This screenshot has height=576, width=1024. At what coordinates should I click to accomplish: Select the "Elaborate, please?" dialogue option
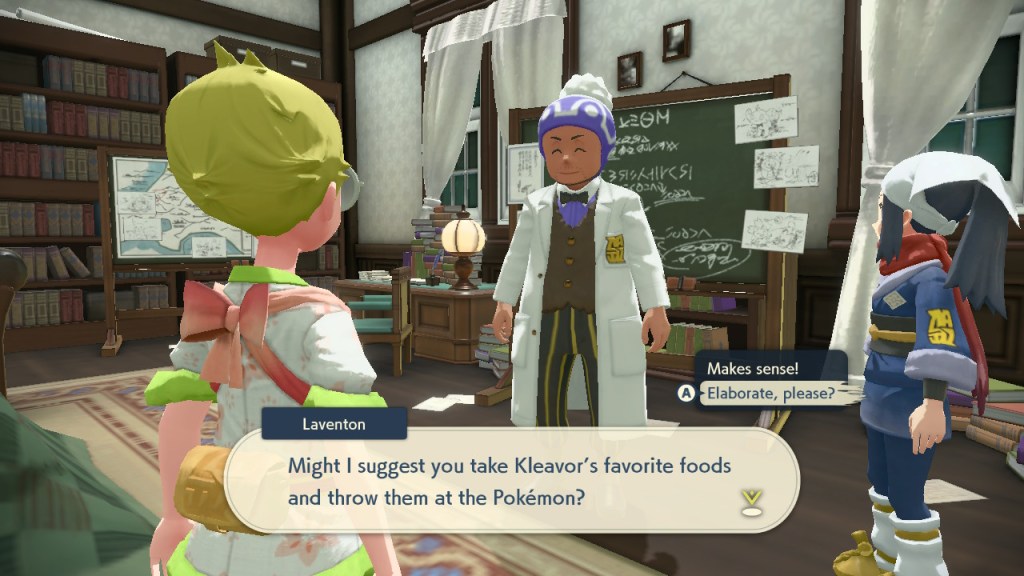(x=769, y=393)
